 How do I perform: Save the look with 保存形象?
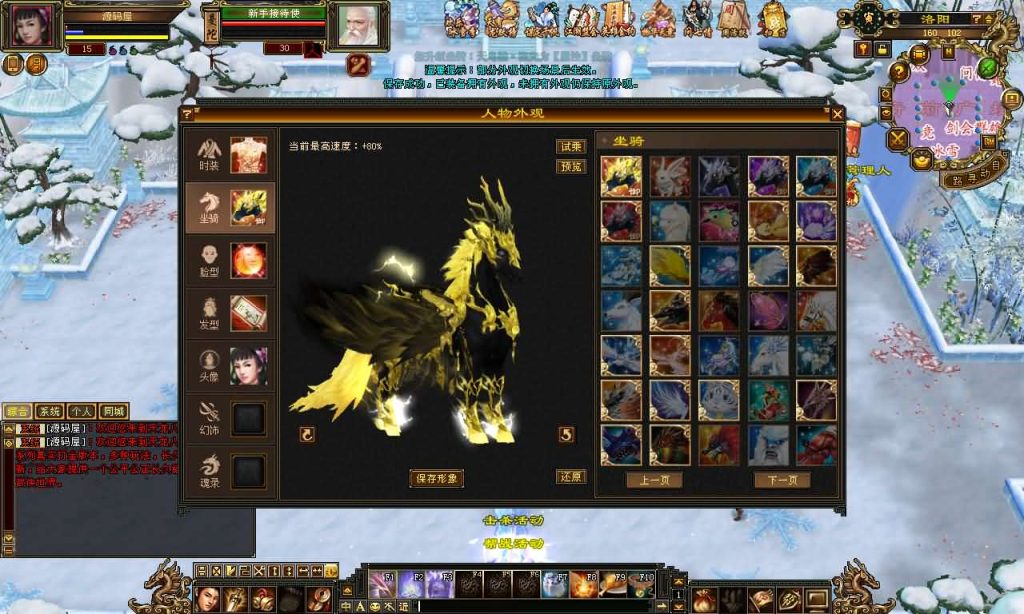click(x=437, y=478)
